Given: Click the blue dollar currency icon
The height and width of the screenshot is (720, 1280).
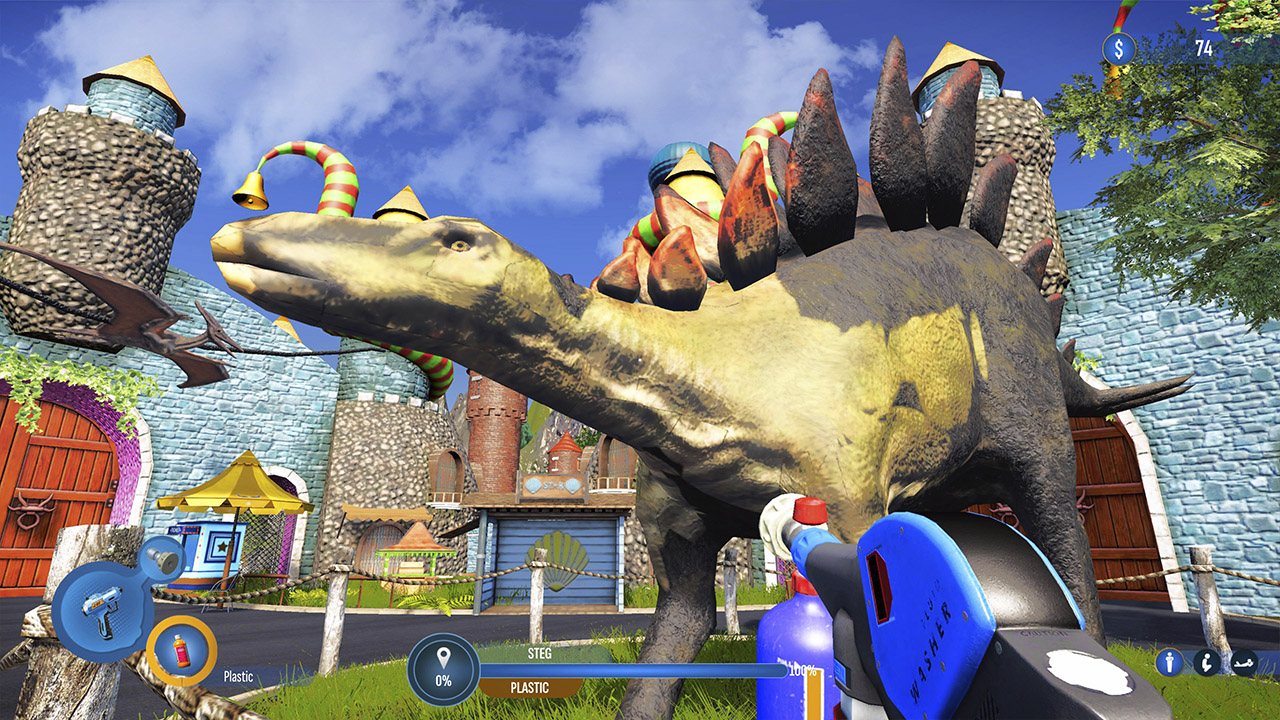Looking at the screenshot, I should 1119,46.
